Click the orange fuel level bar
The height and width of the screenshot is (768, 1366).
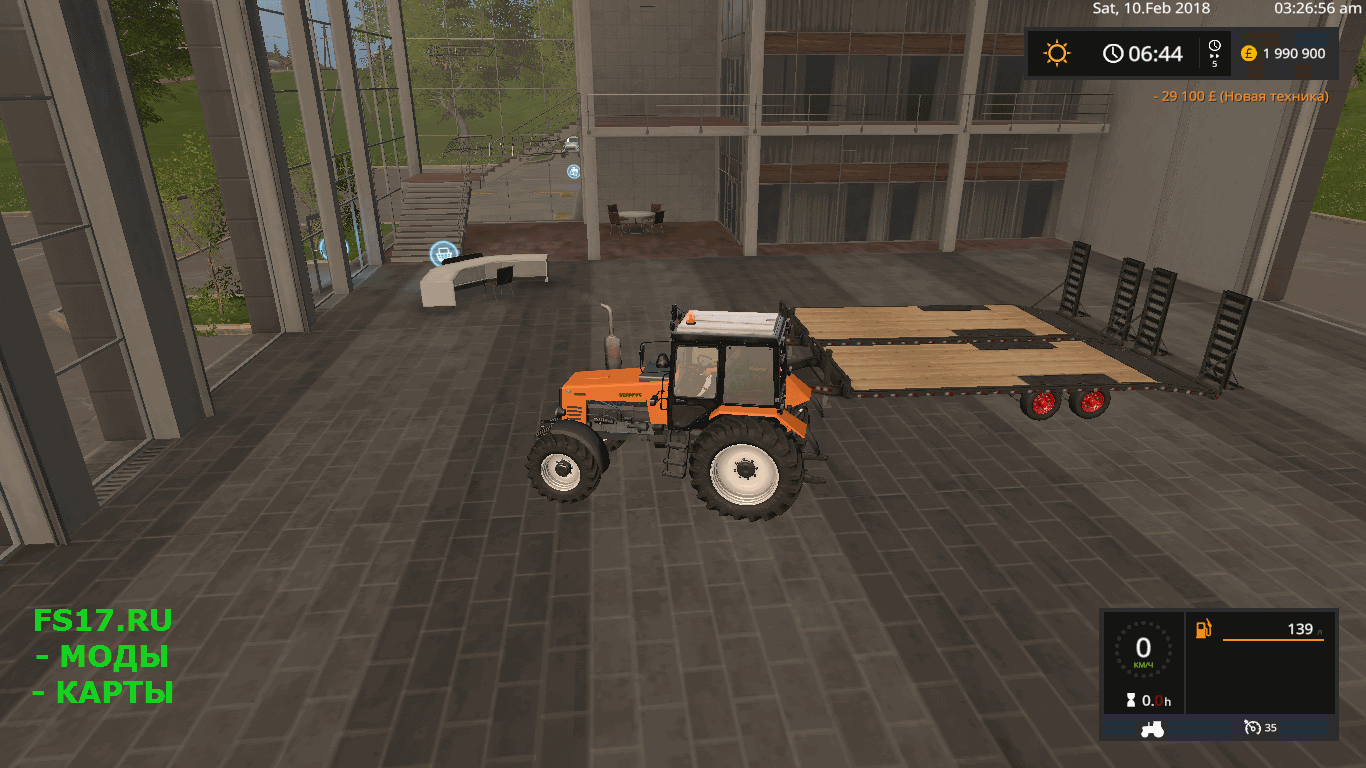pos(1274,640)
